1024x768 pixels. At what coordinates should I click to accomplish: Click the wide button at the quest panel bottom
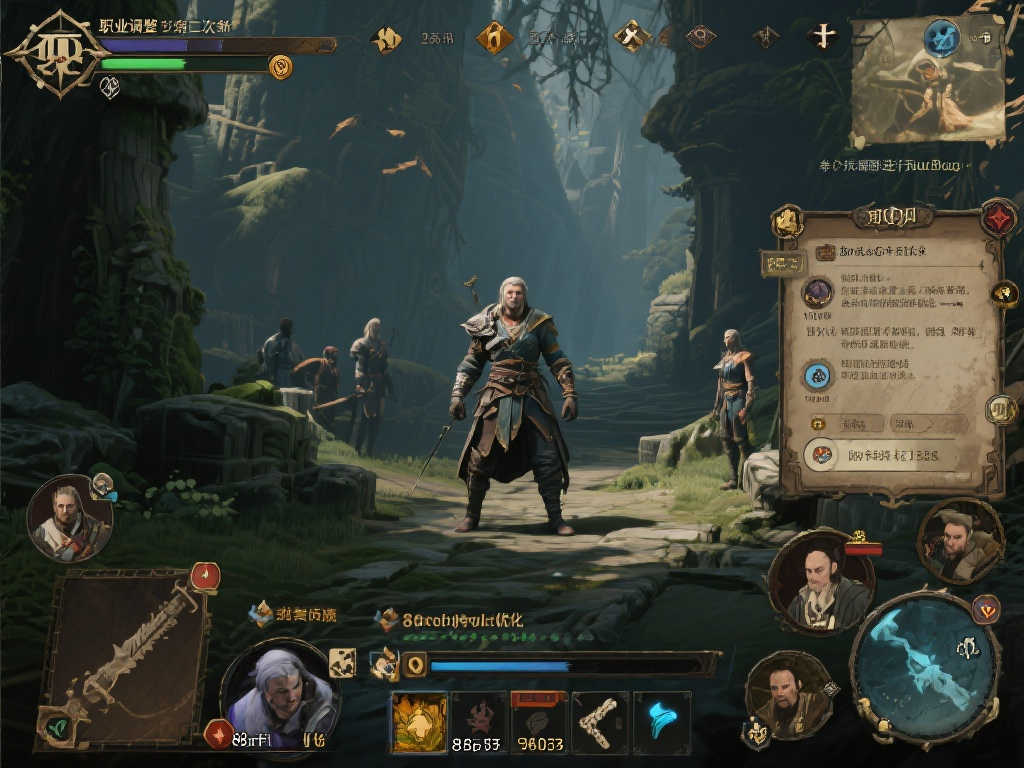tap(885, 455)
